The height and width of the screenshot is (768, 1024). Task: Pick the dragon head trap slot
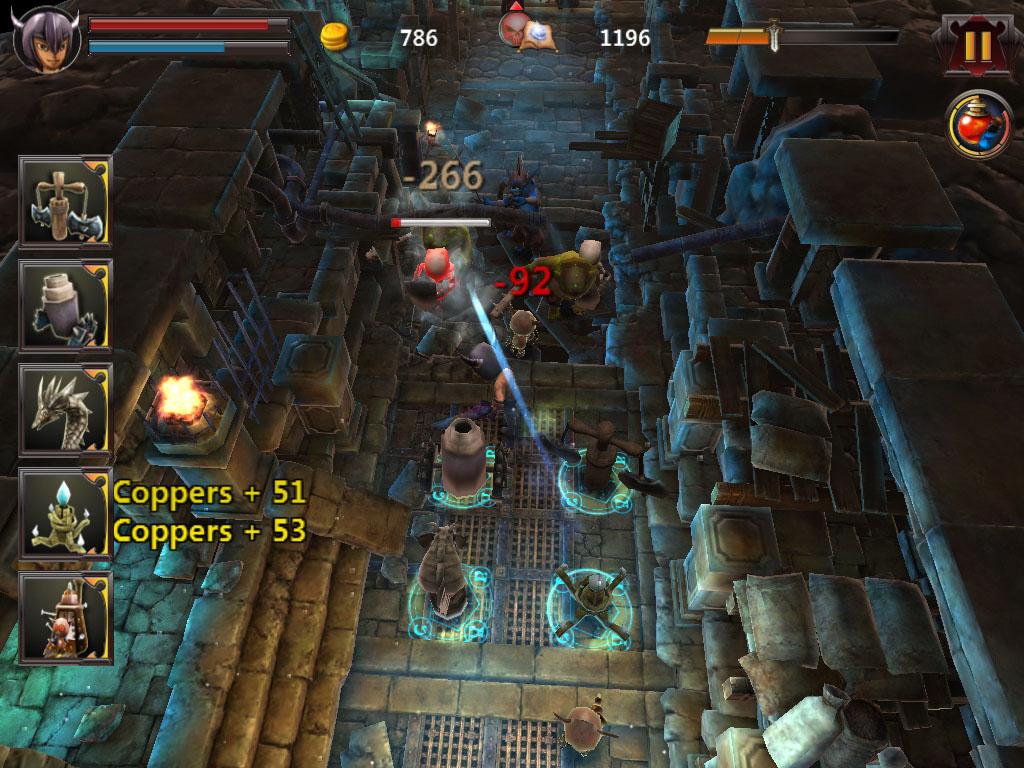pyautogui.click(x=65, y=408)
